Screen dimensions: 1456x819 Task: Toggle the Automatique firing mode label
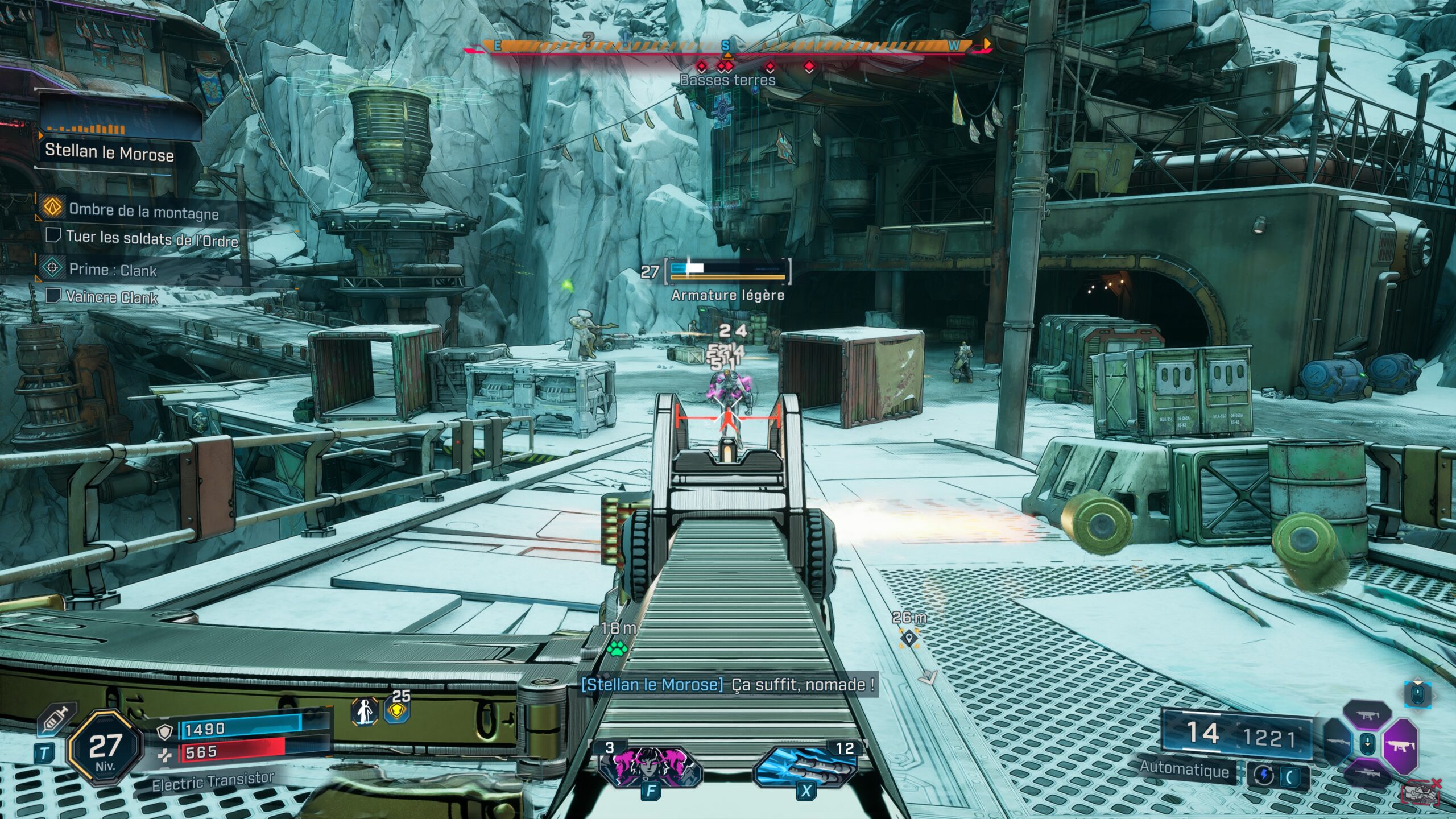[x=1185, y=768]
